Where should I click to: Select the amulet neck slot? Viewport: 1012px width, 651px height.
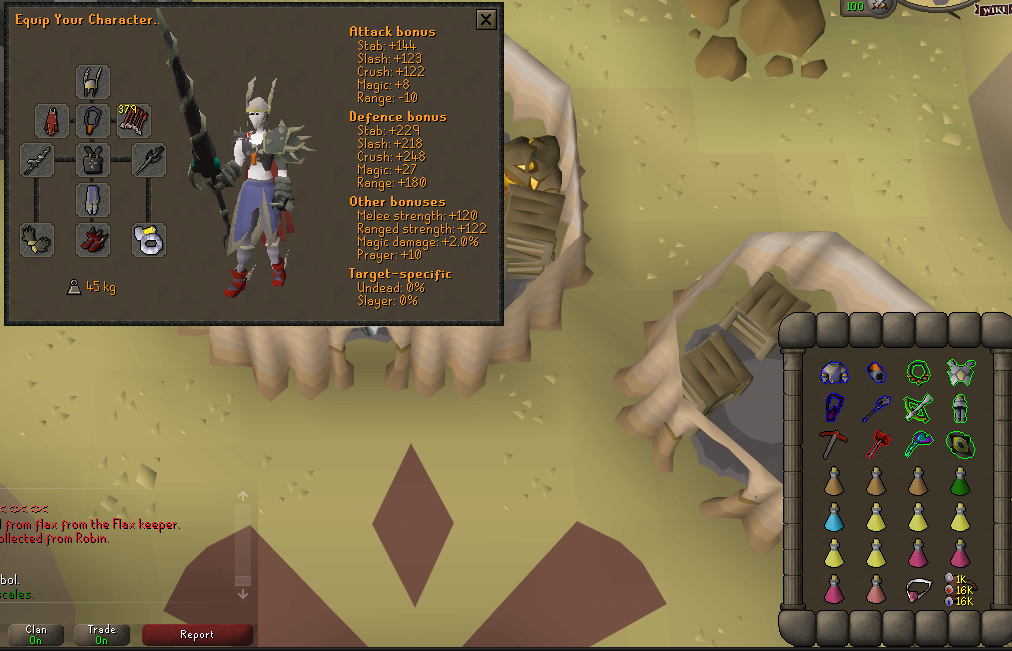93,121
